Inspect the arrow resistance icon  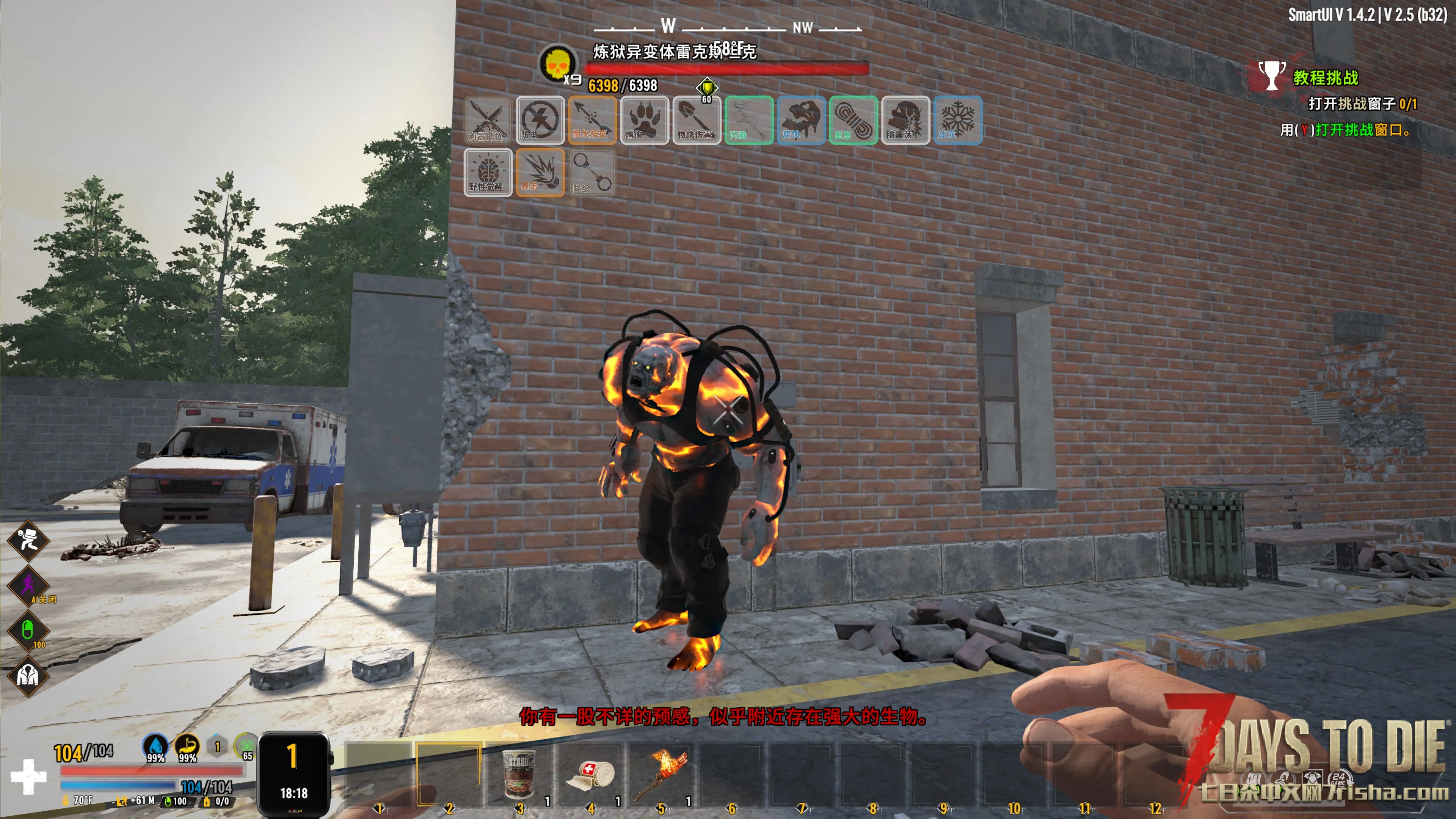pyautogui.click(x=592, y=120)
